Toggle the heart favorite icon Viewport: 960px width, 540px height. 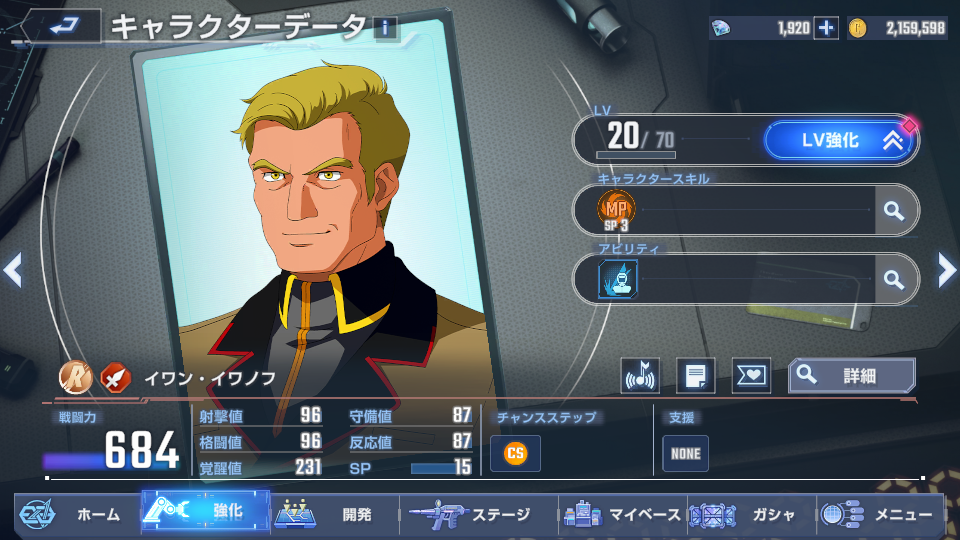click(x=751, y=376)
